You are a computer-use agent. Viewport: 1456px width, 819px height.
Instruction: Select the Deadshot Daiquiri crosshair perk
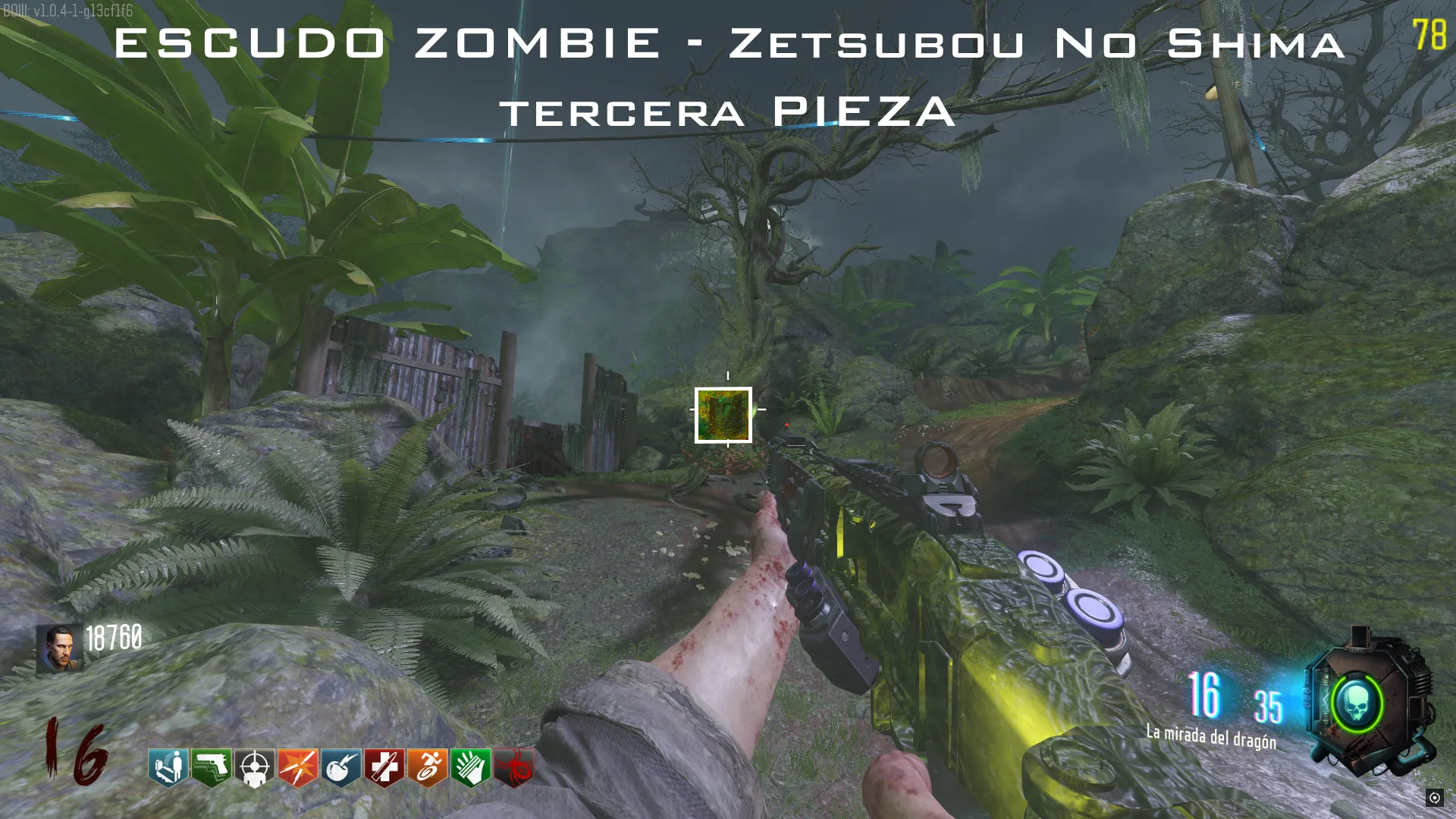pyautogui.click(x=255, y=767)
